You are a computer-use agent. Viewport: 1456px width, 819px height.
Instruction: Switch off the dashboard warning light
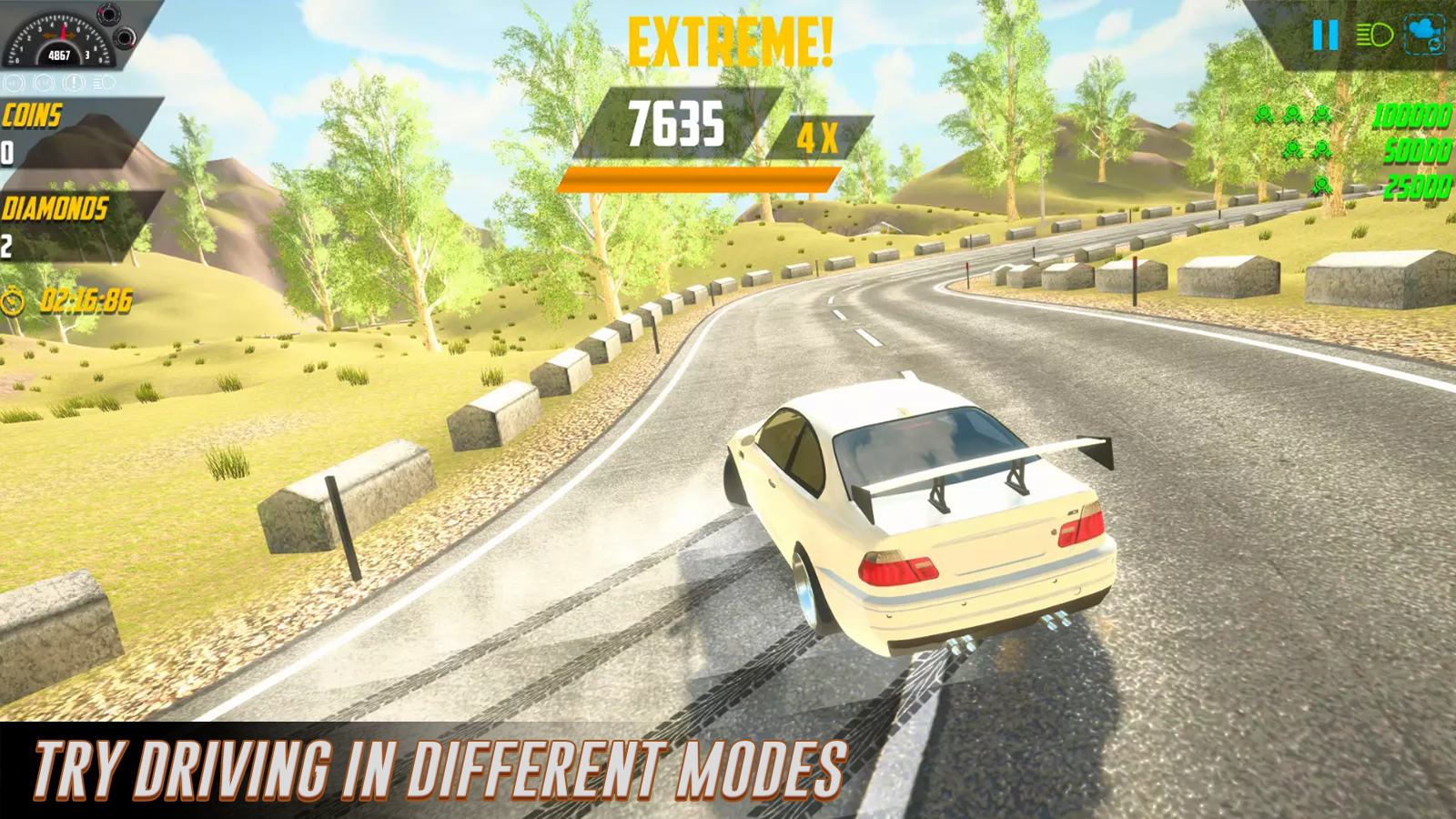click(x=74, y=83)
